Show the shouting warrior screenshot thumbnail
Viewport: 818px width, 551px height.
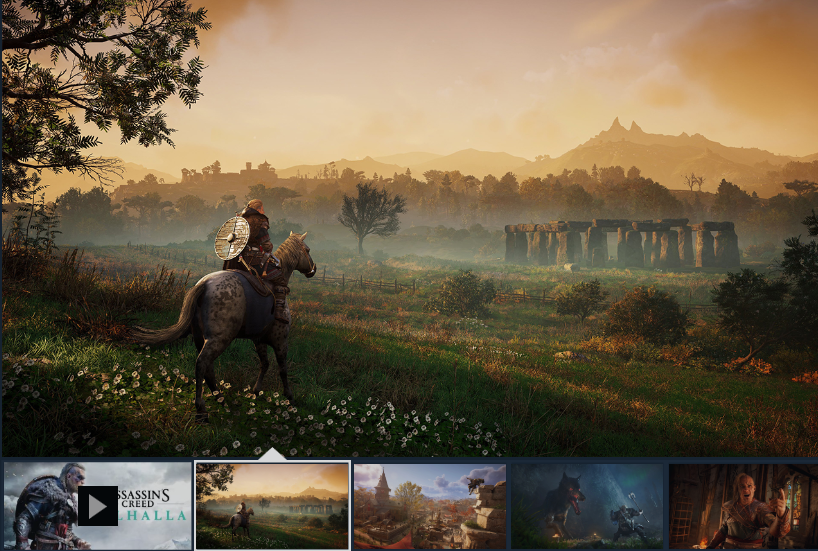[x=743, y=505]
